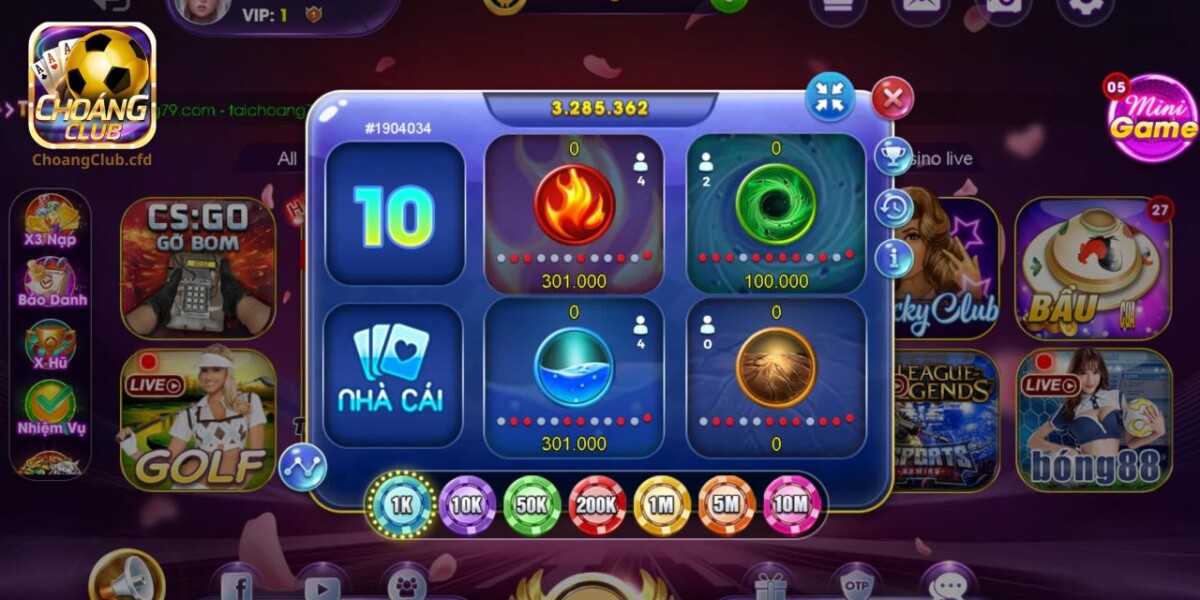Shrink the popup using the blue arrows button
This screenshot has width=1200, height=600.
[830, 97]
